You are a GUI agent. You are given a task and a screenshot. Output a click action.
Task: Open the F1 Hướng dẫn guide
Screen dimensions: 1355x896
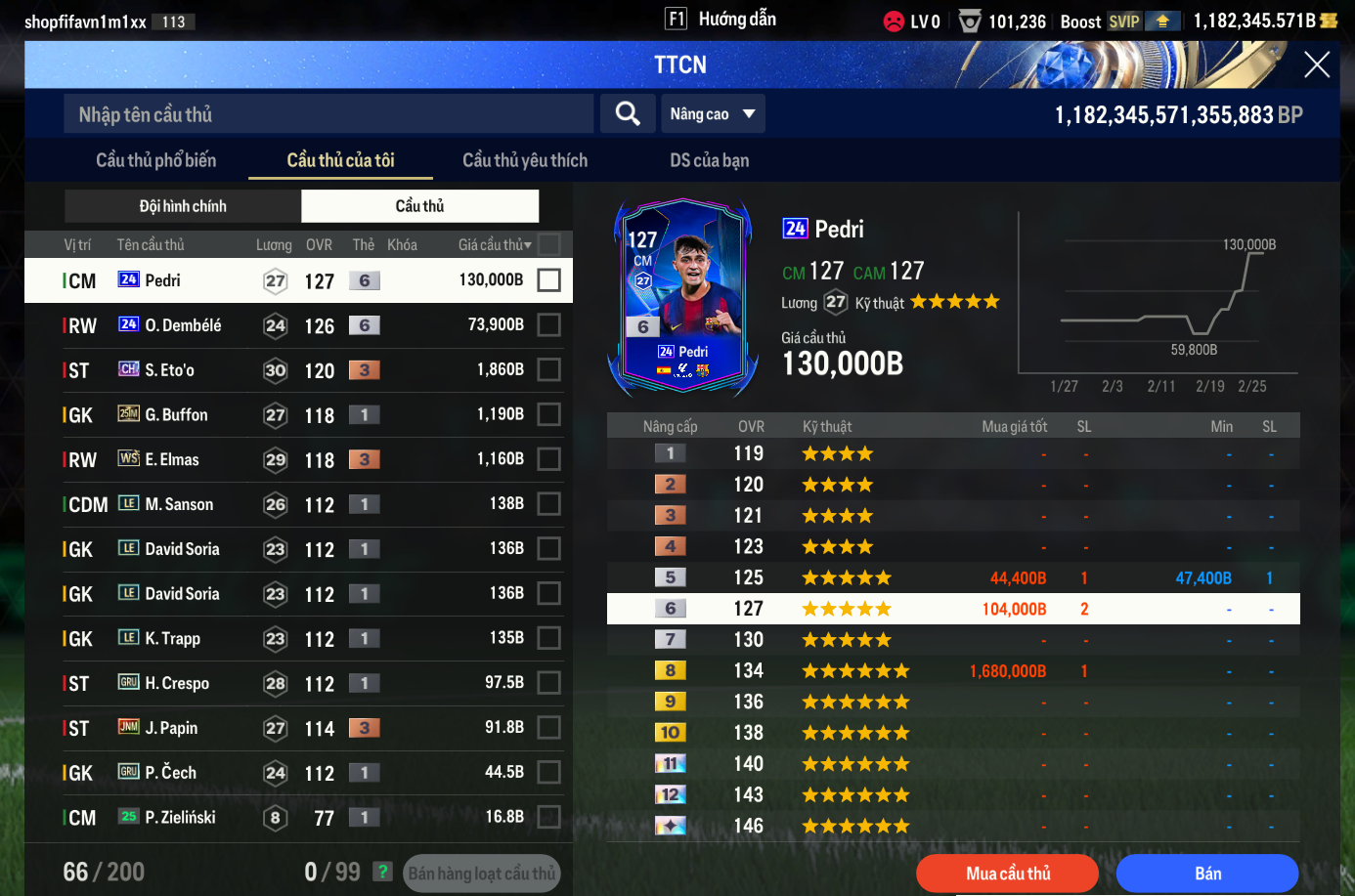click(x=721, y=20)
